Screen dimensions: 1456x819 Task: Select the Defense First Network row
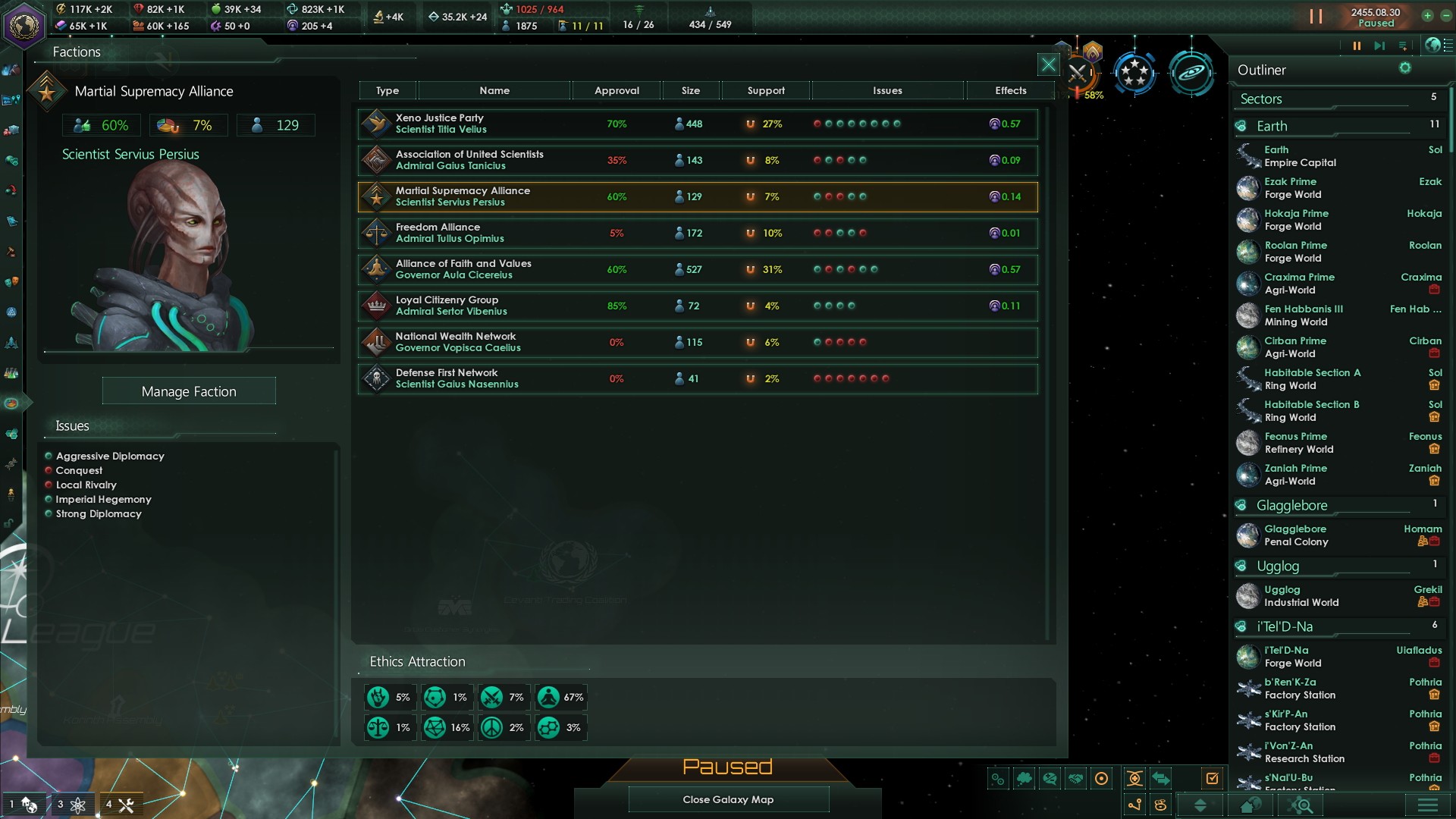pos(697,379)
